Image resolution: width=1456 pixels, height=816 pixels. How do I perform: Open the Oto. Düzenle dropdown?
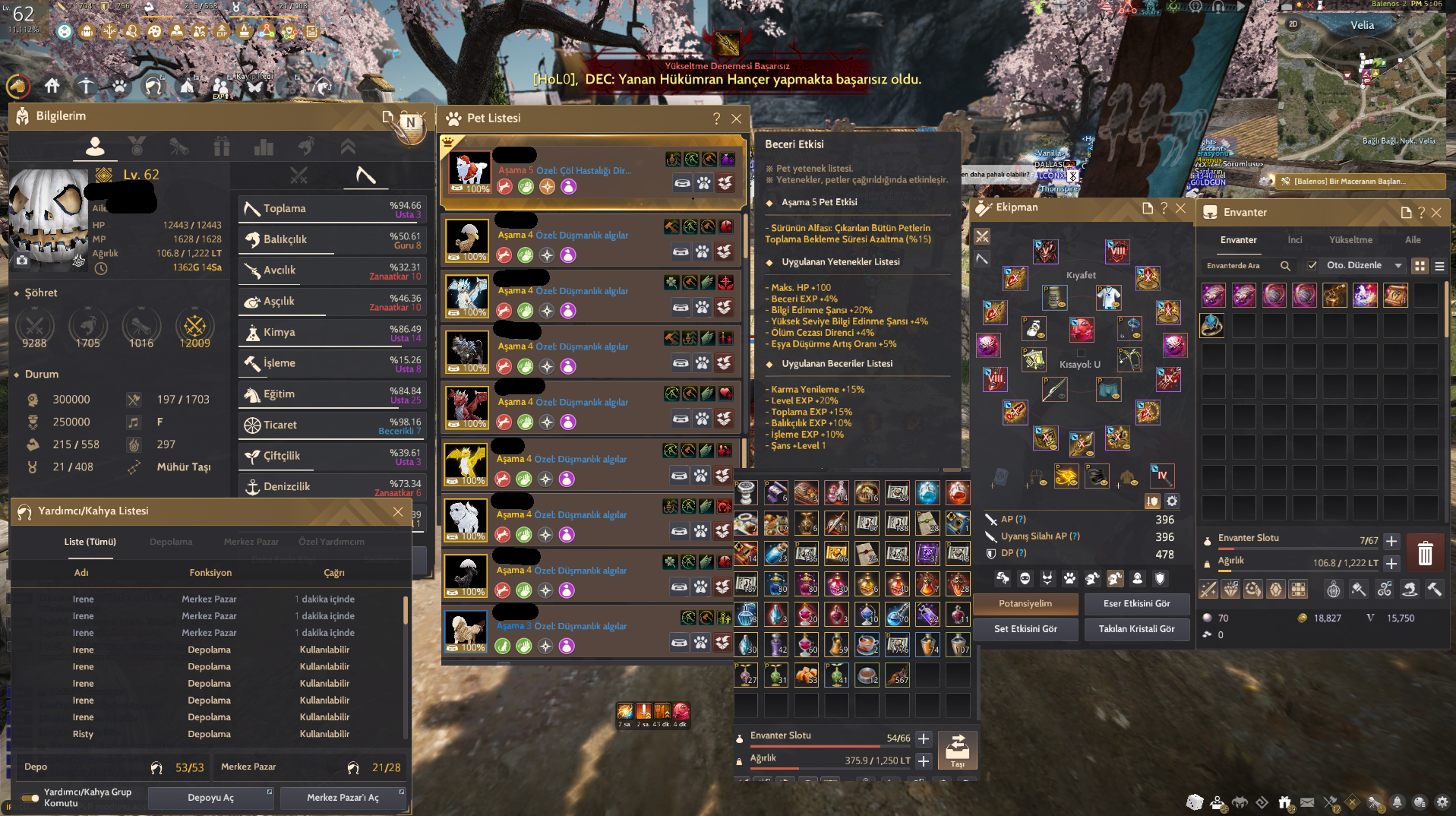click(x=1398, y=266)
